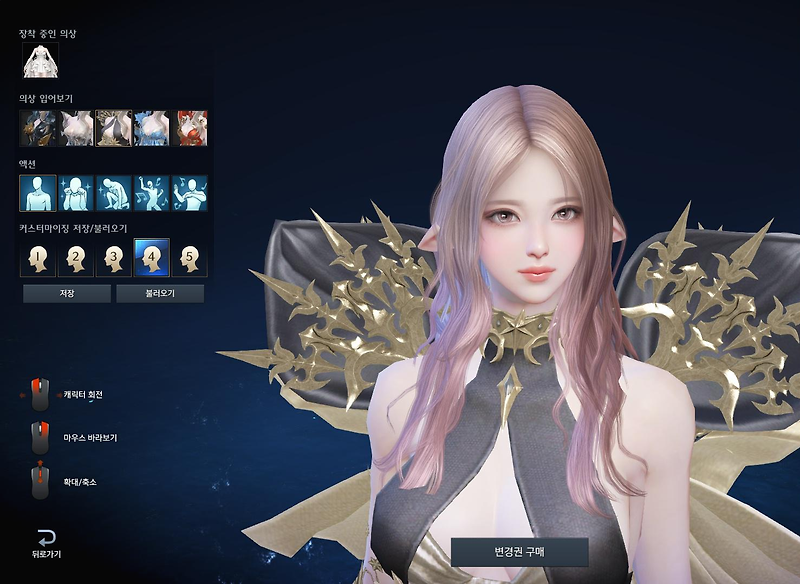The width and height of the screenshot is (800, 584).
Task: Choose customization preset slot 4
Action: click(x=152, y=258)
